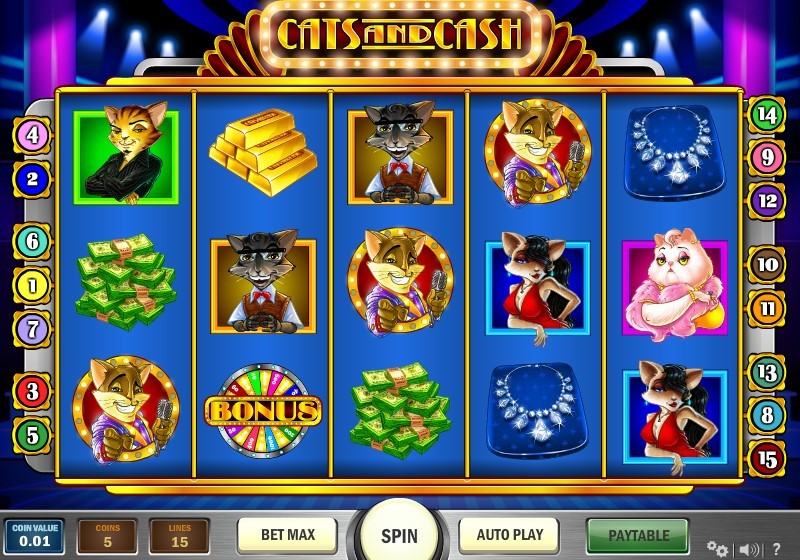Select payline number 4 marker

[32, 135]
